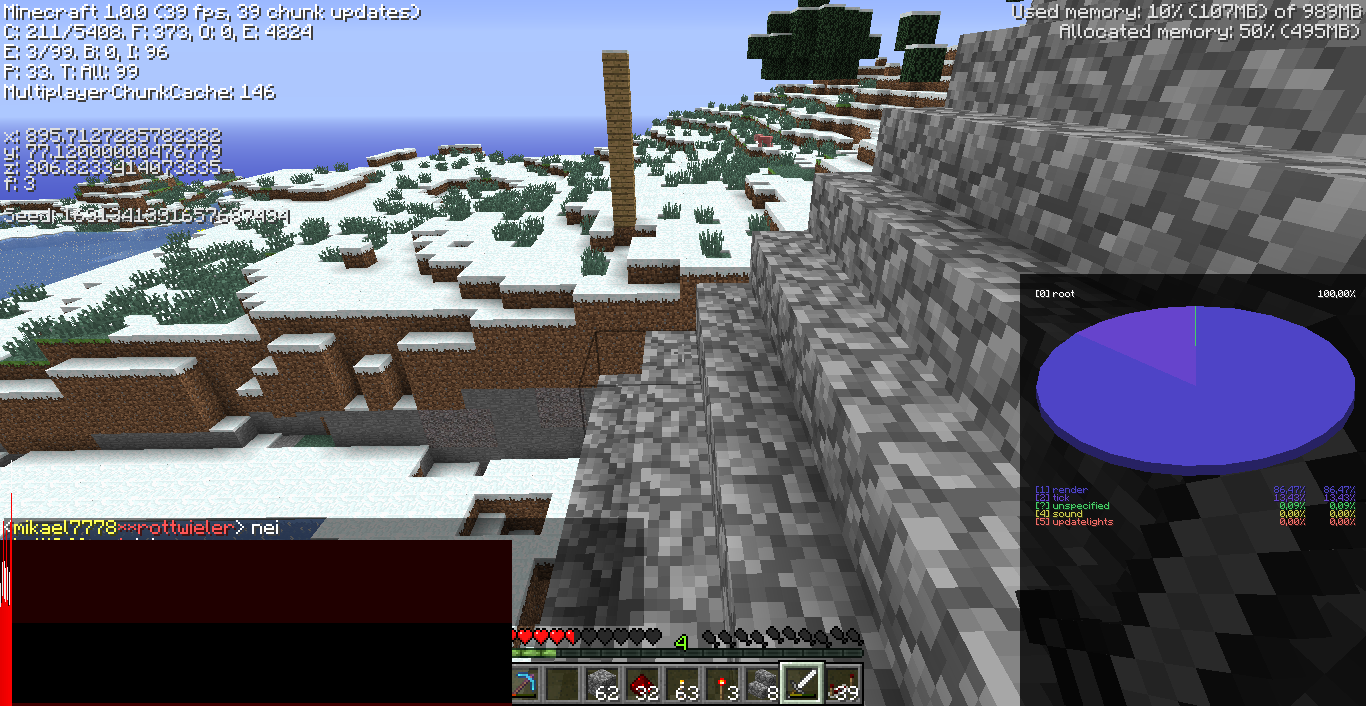Choose the stone slab stack of 8
Image resolution: width=1366 pixels, height=706 pixels.
(763, 685)
